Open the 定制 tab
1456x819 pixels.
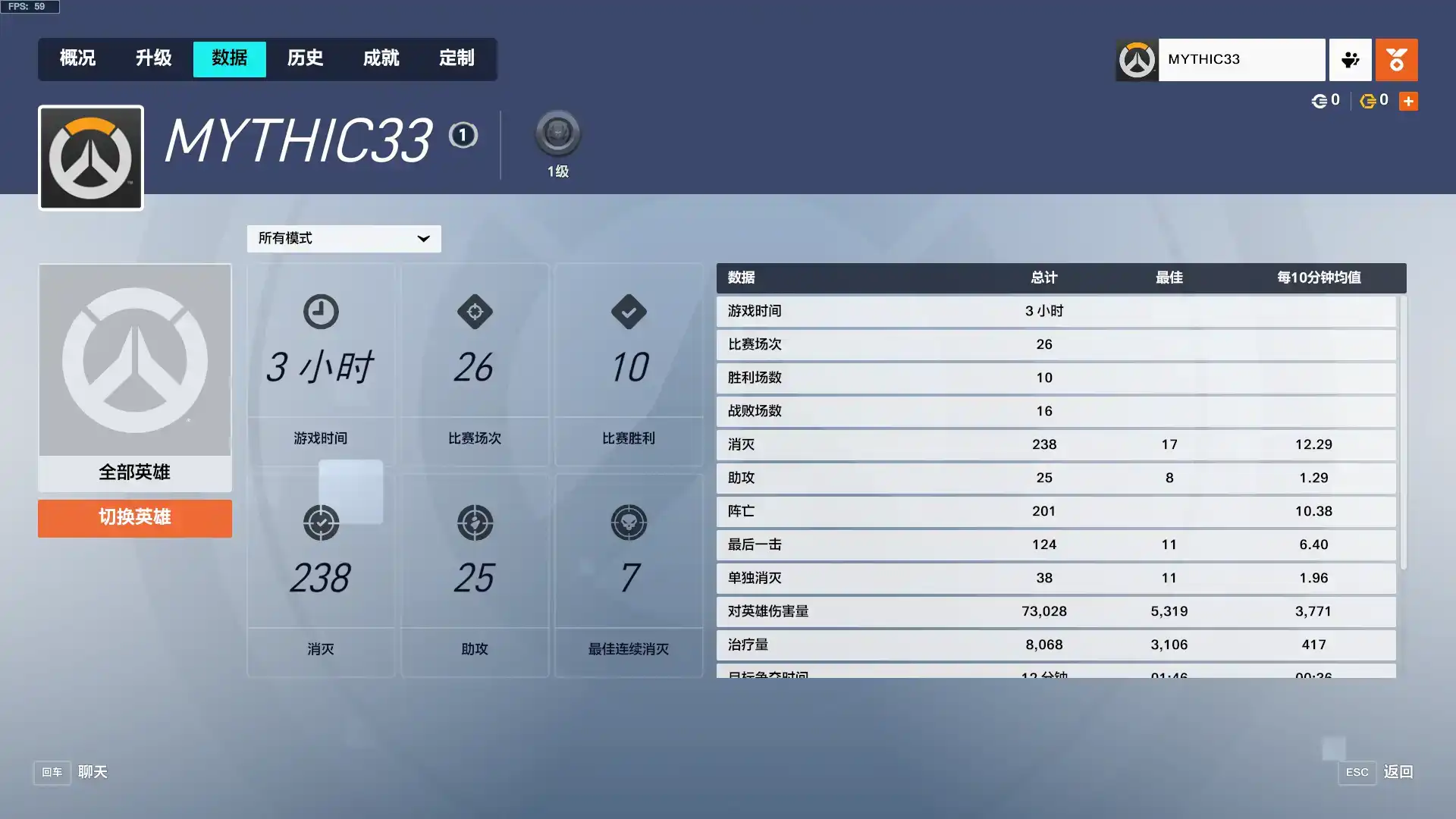point(457,58)
